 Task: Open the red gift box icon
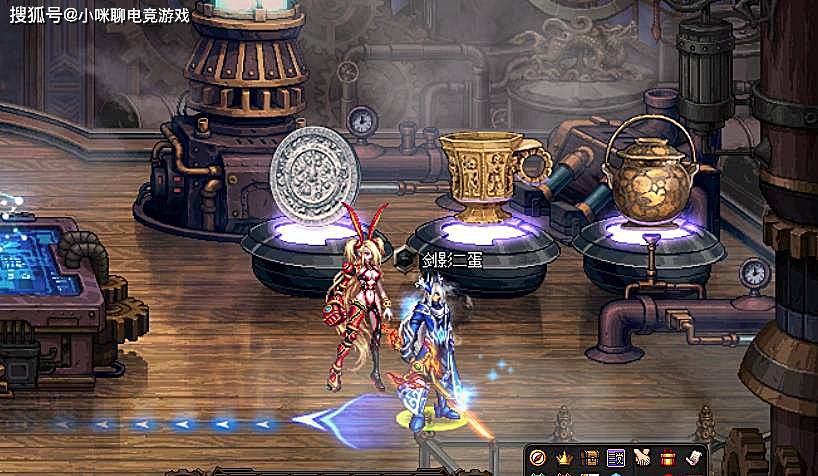click(667, 458)
